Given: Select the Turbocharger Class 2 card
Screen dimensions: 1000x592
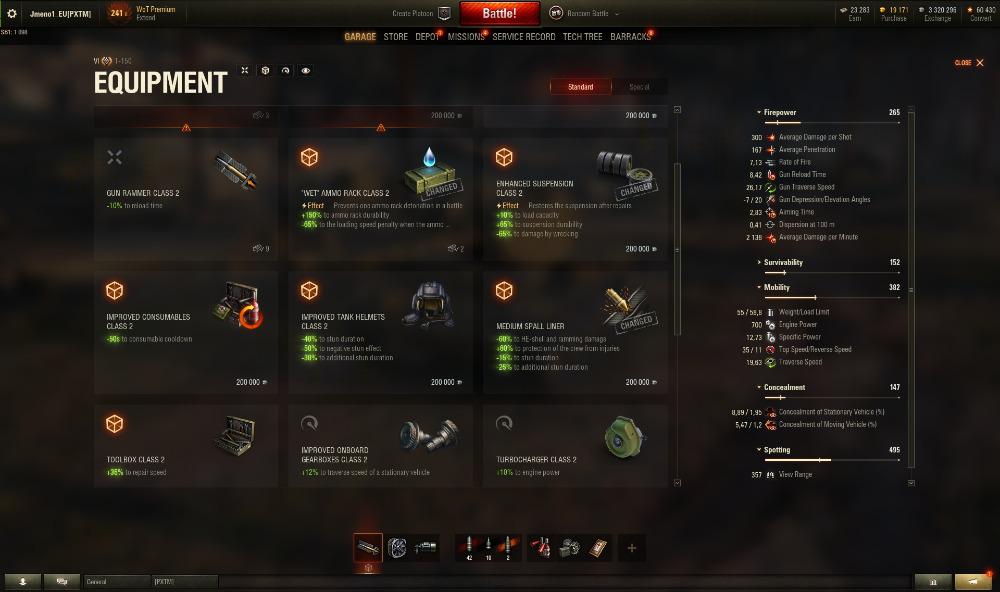Looking at the screenshot, I should tap(575, 445).
